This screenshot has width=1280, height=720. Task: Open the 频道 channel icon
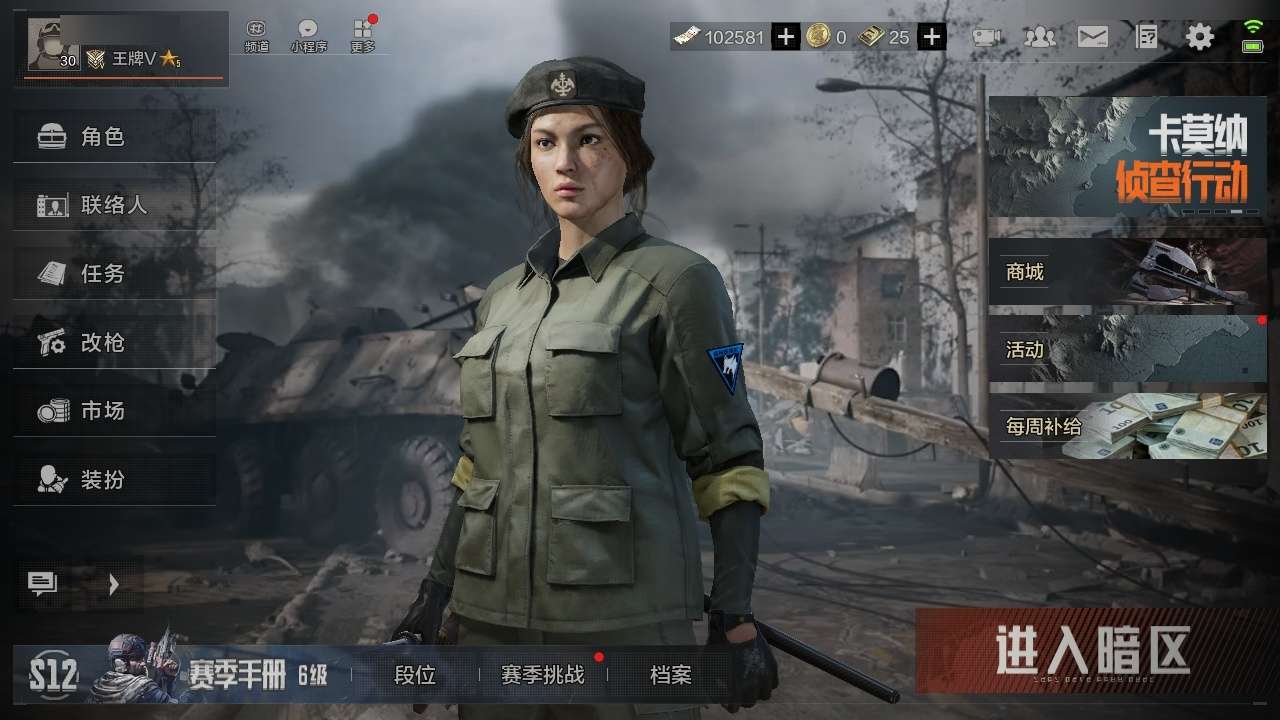coord(257,36)
